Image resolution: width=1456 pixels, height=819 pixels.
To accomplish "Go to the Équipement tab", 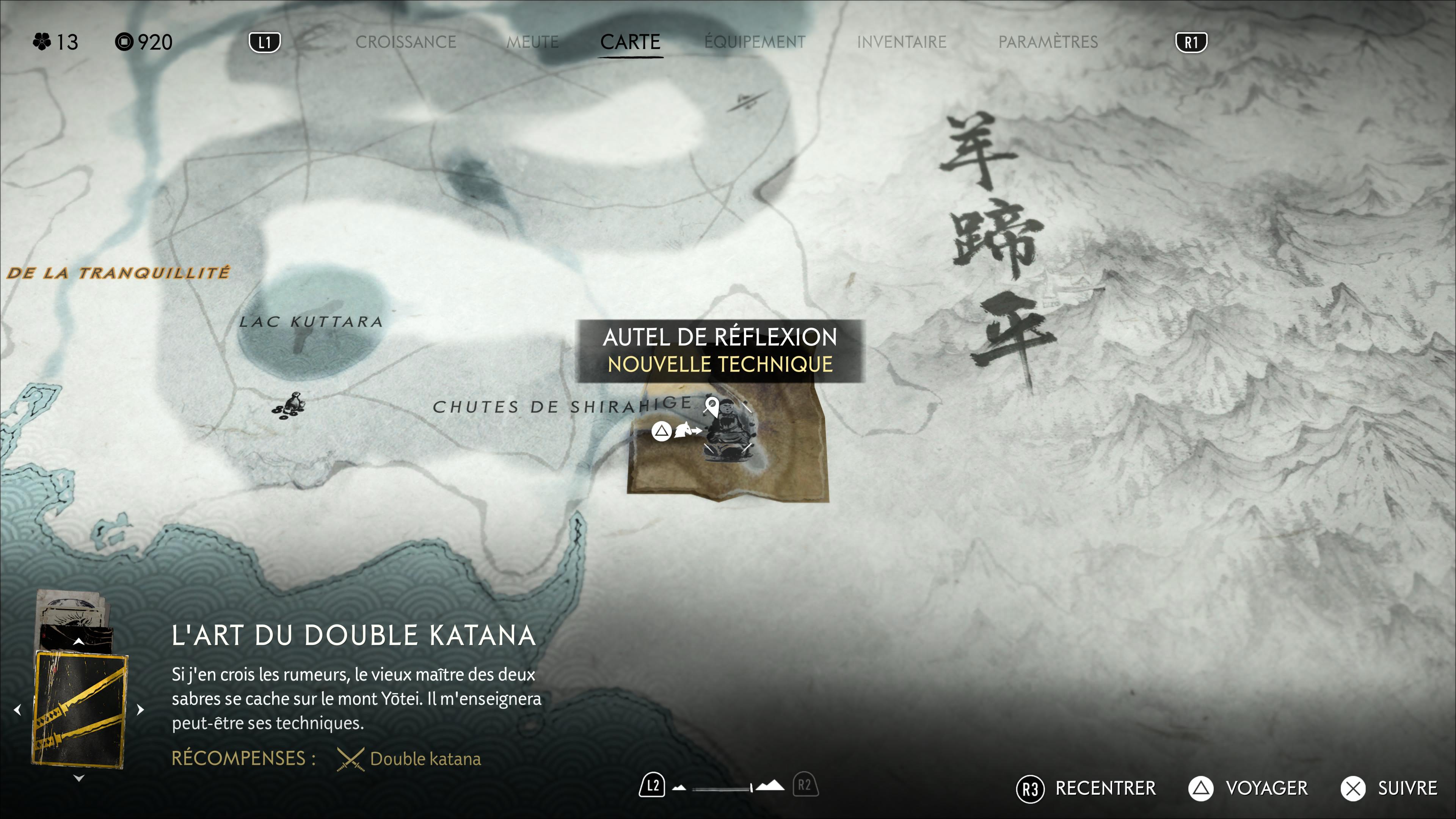I will pos(755,42).
